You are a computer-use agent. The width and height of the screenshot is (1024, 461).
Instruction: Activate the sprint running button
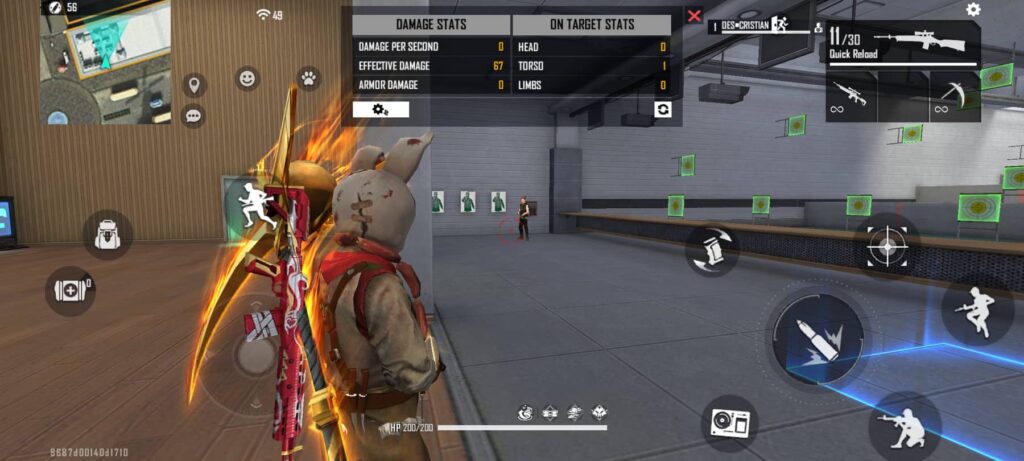click(259, 202)
